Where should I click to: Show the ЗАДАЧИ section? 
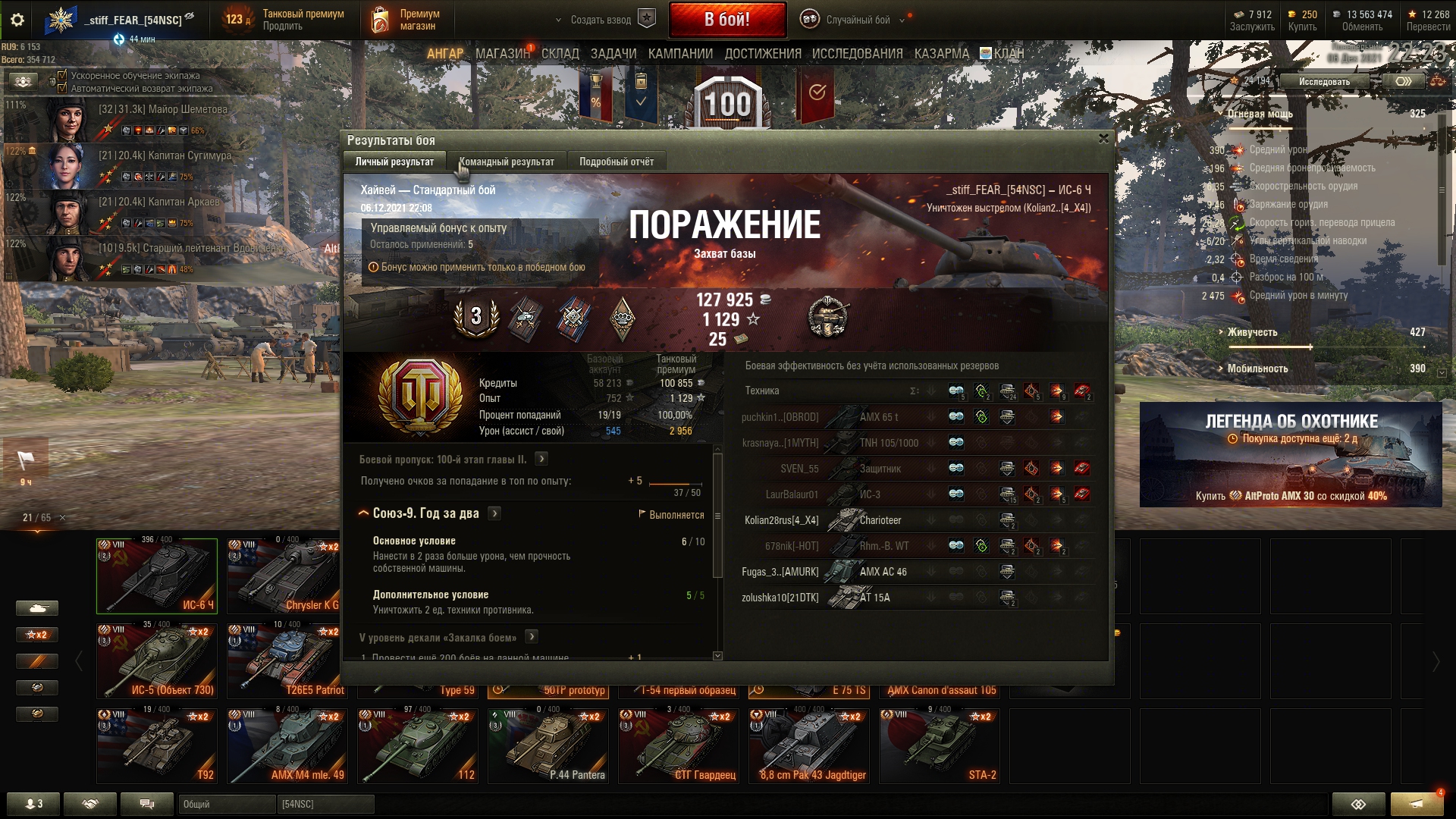613,54
